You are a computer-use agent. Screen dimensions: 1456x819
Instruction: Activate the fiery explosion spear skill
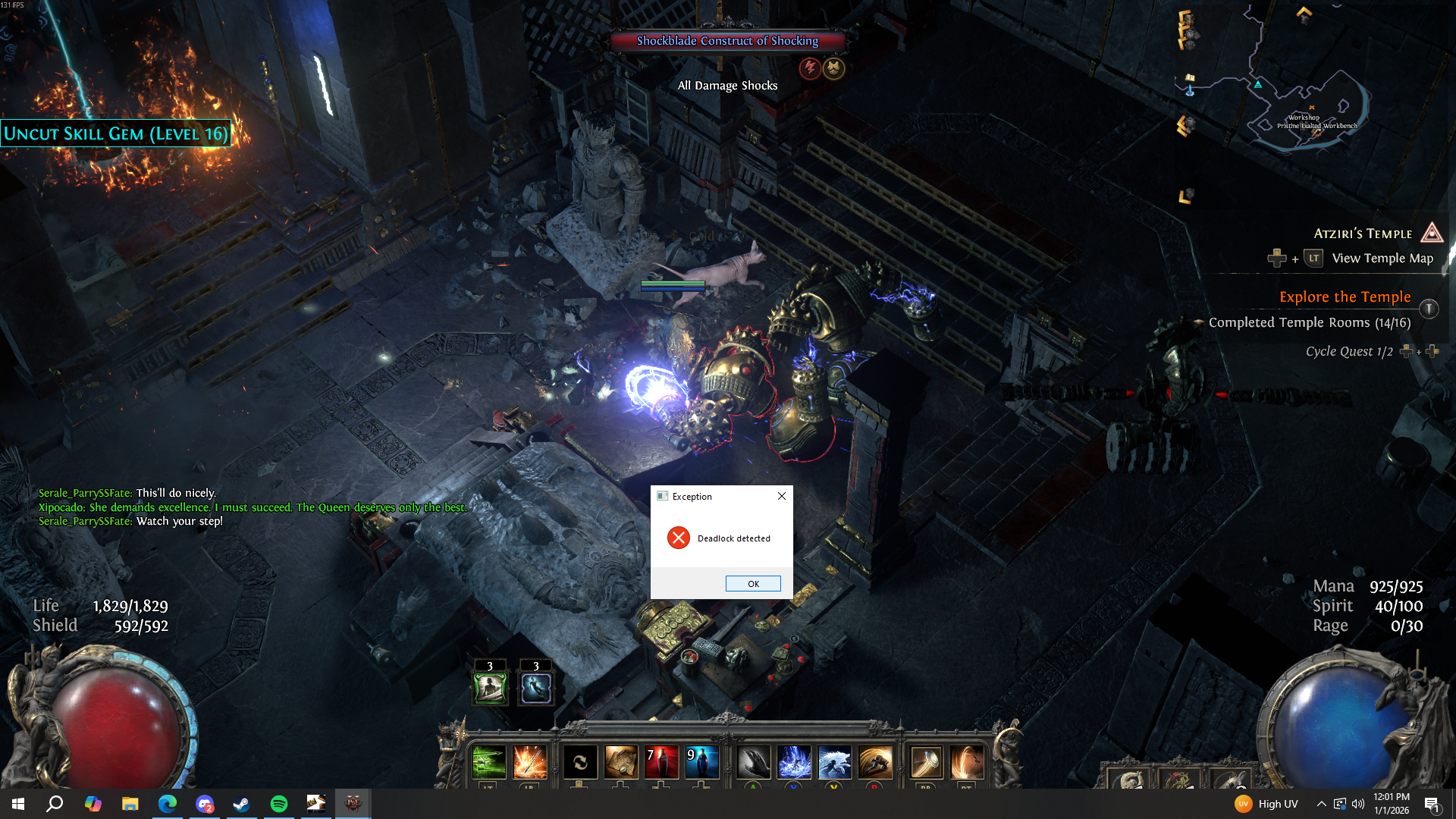tap(529, 761)
